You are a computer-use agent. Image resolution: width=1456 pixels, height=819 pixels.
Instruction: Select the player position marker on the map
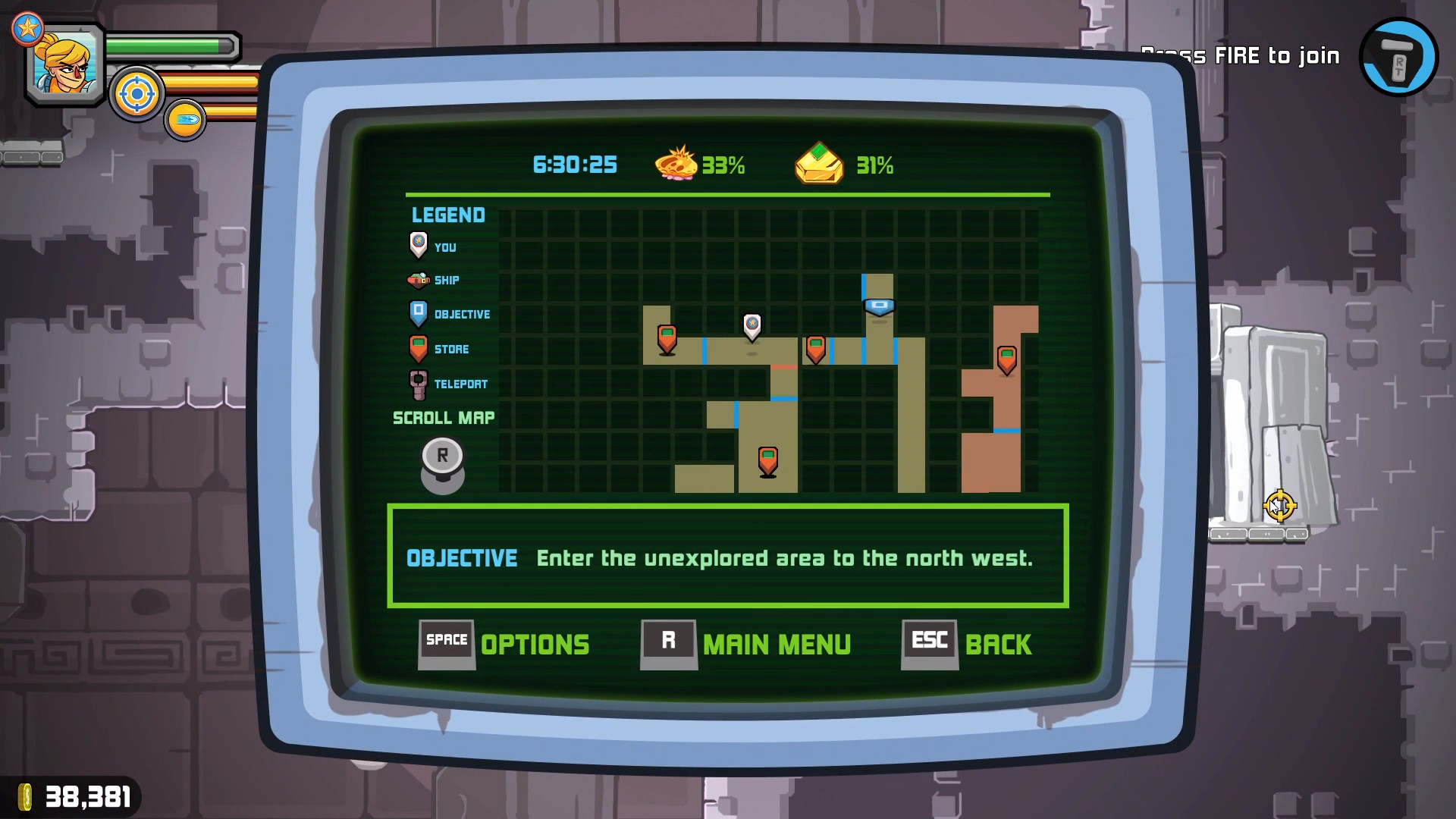click(752, 326)
